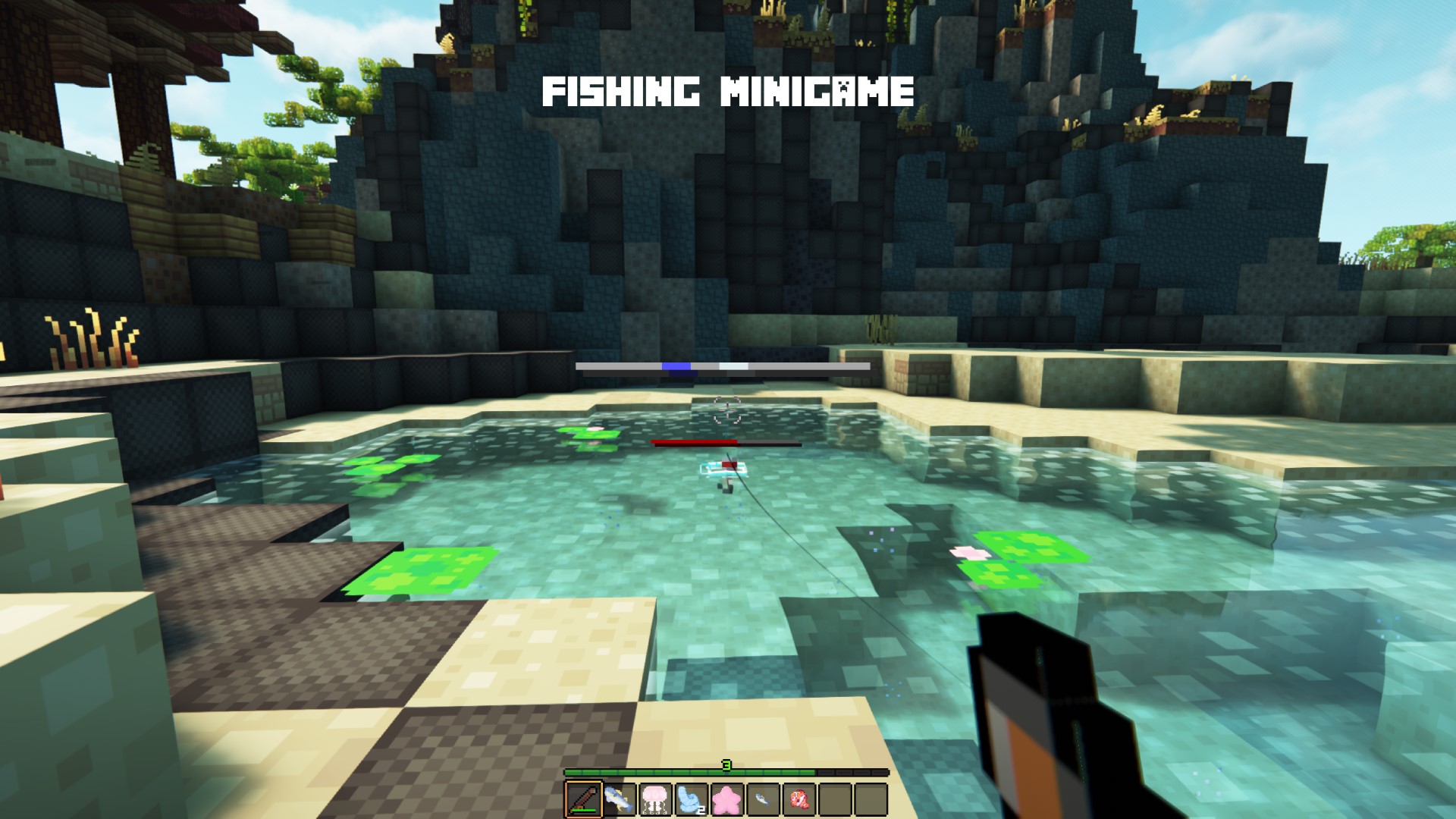Select the large blue fish slot
Screen dimensions: 1456x819
pos(620,799)
